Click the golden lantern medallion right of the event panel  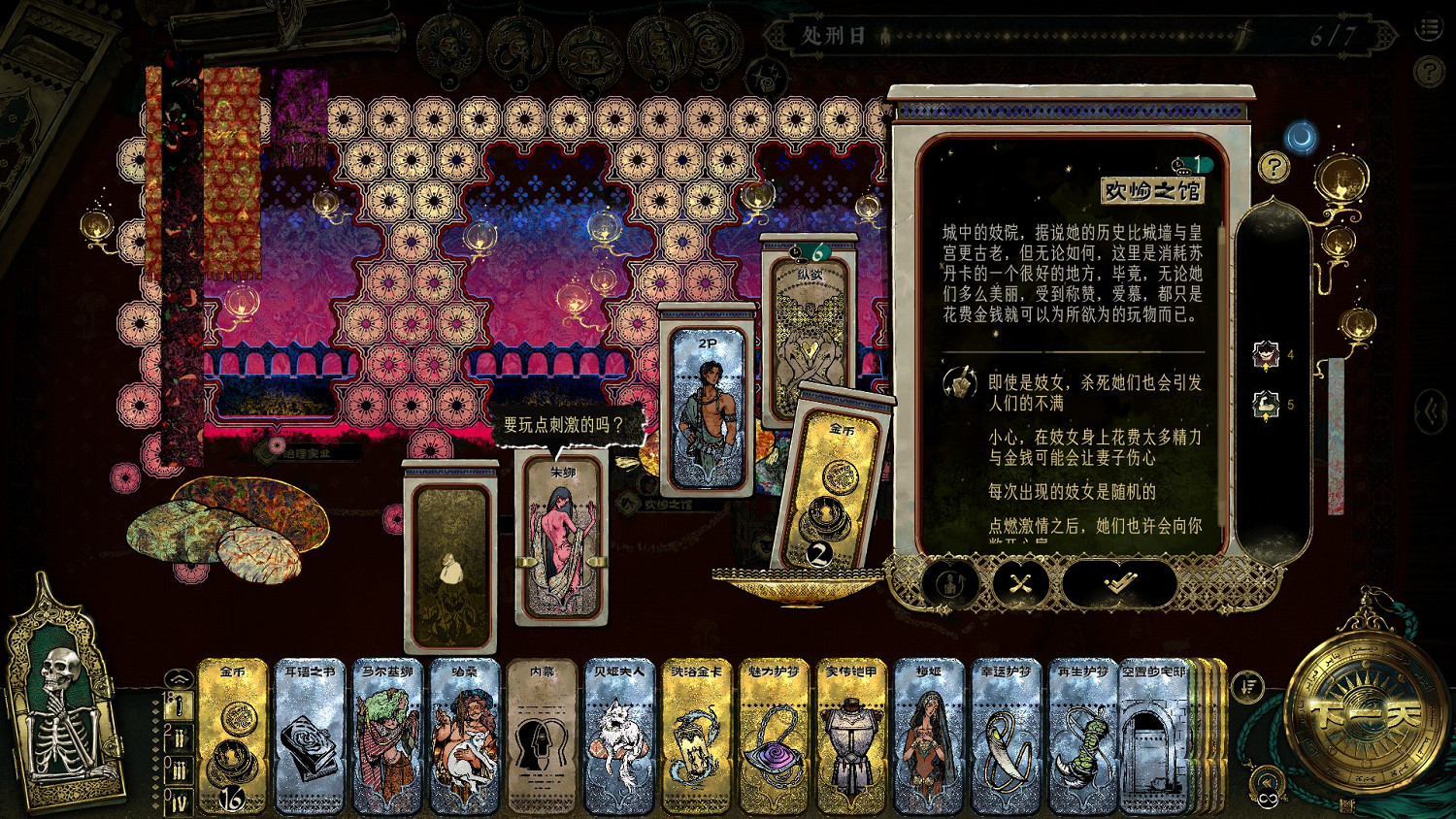coord(1342,180)
